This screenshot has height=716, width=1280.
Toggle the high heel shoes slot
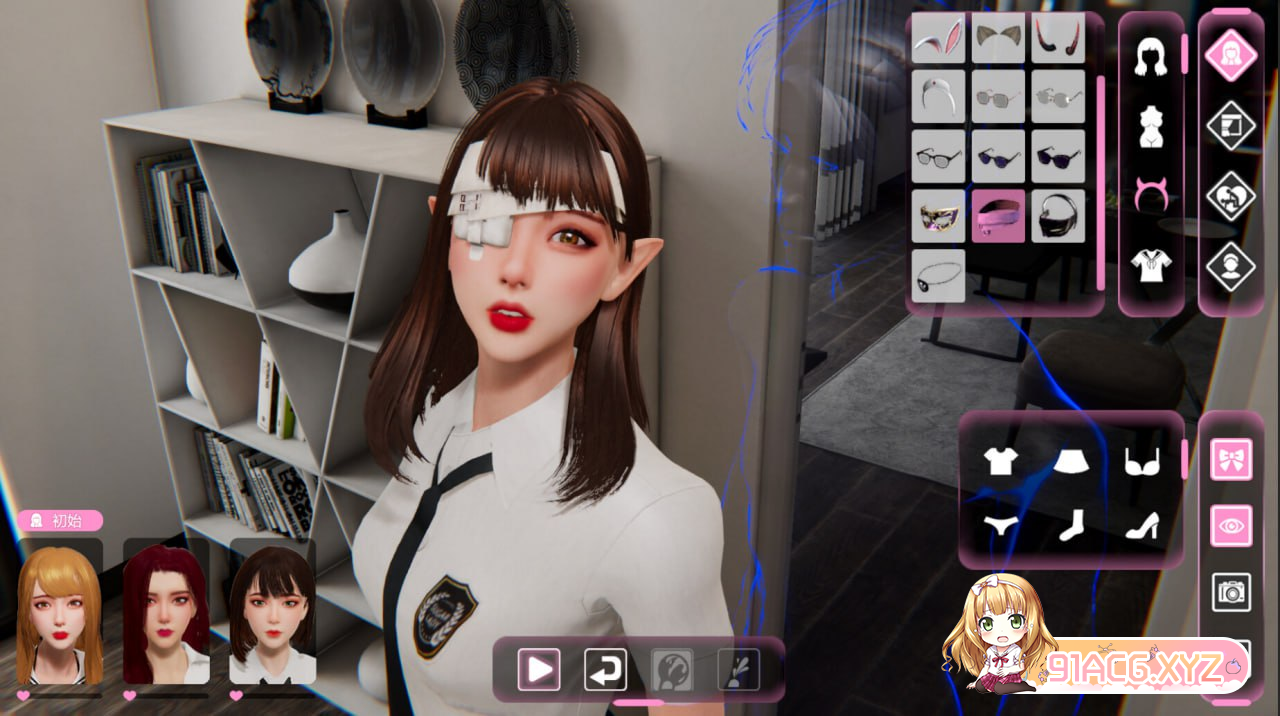pyautogui.click(x=1141, y=525)
